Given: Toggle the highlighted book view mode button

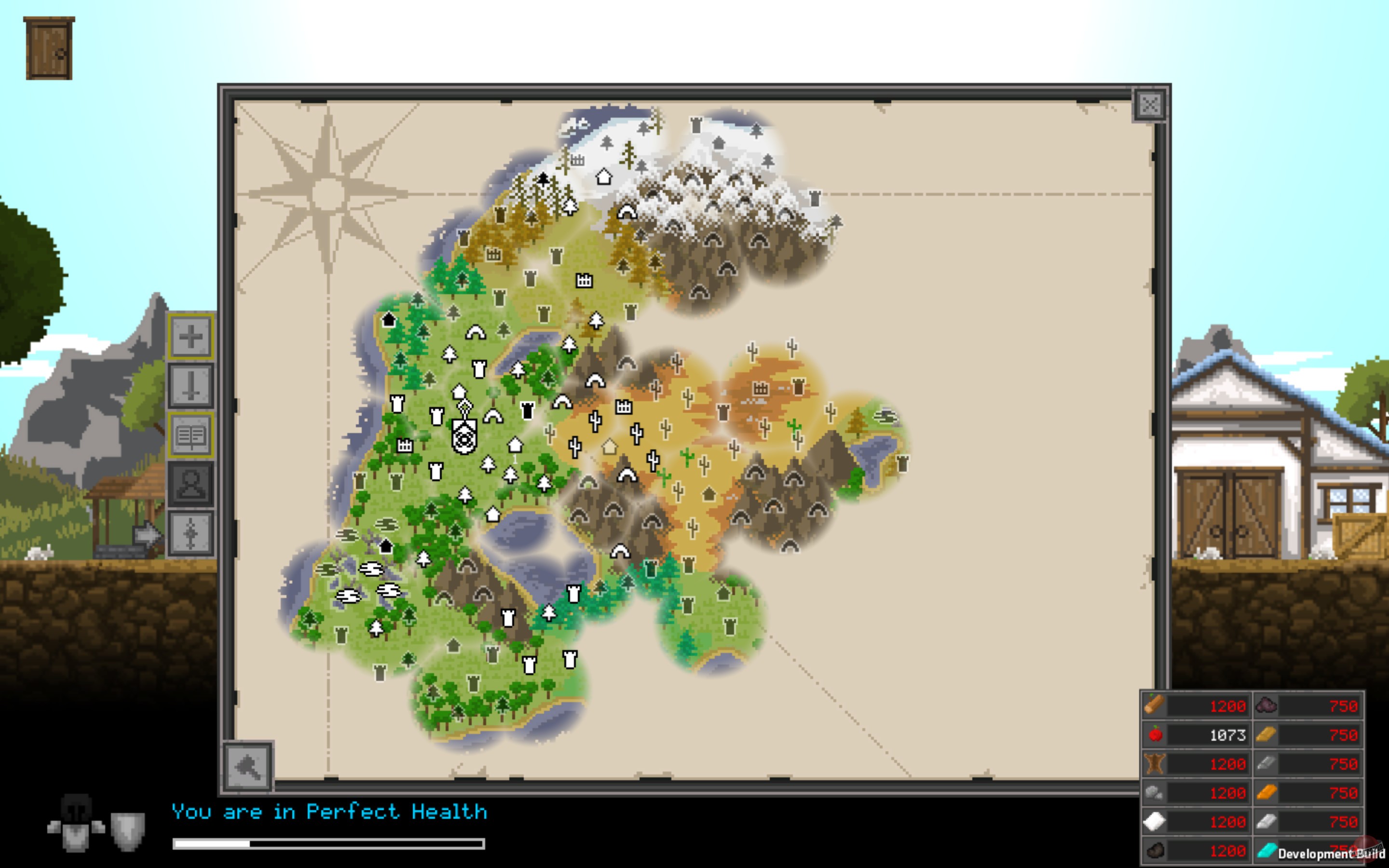Looking at the screenshot, I should (x=191, y=434).
